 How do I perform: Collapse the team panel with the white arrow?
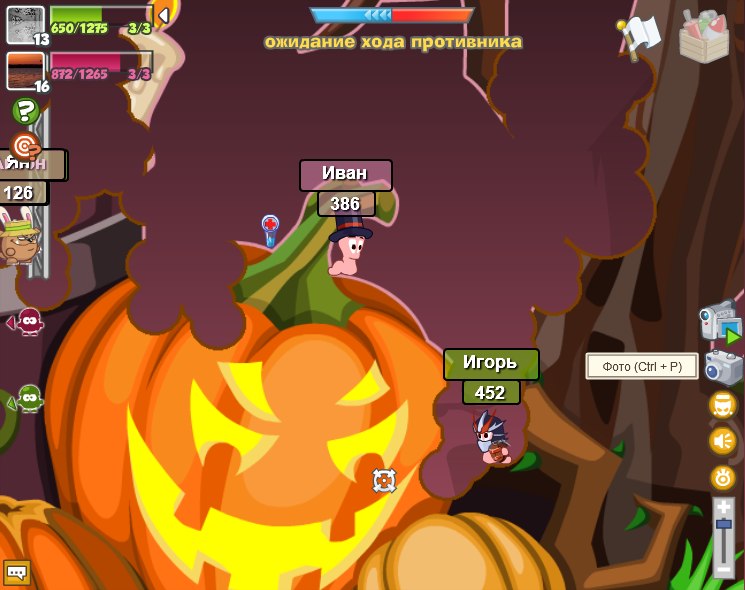[x=162, y=15]
